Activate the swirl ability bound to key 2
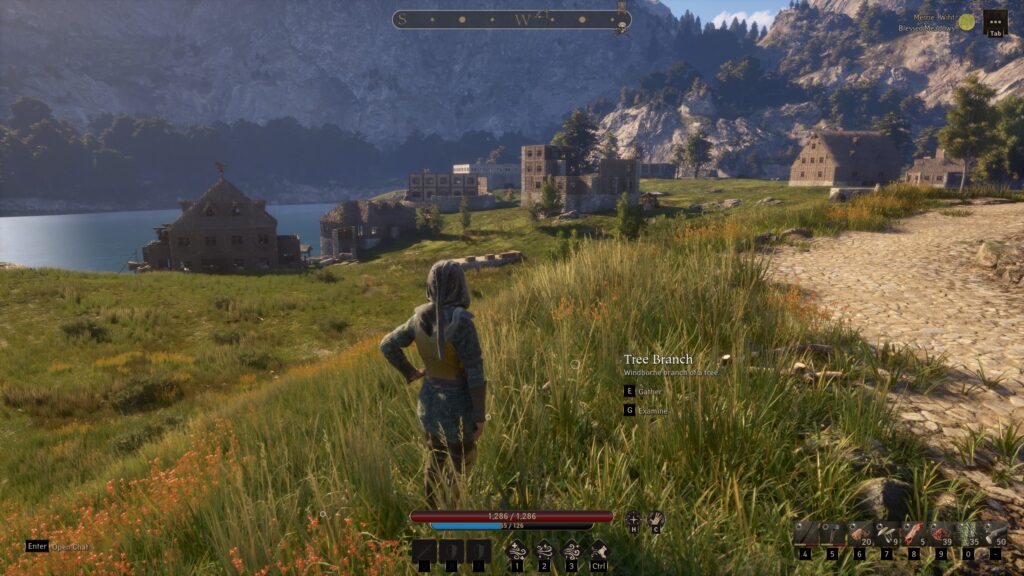Image resolution: width=1024 pixels, height=576 pixels. point(544,549)
